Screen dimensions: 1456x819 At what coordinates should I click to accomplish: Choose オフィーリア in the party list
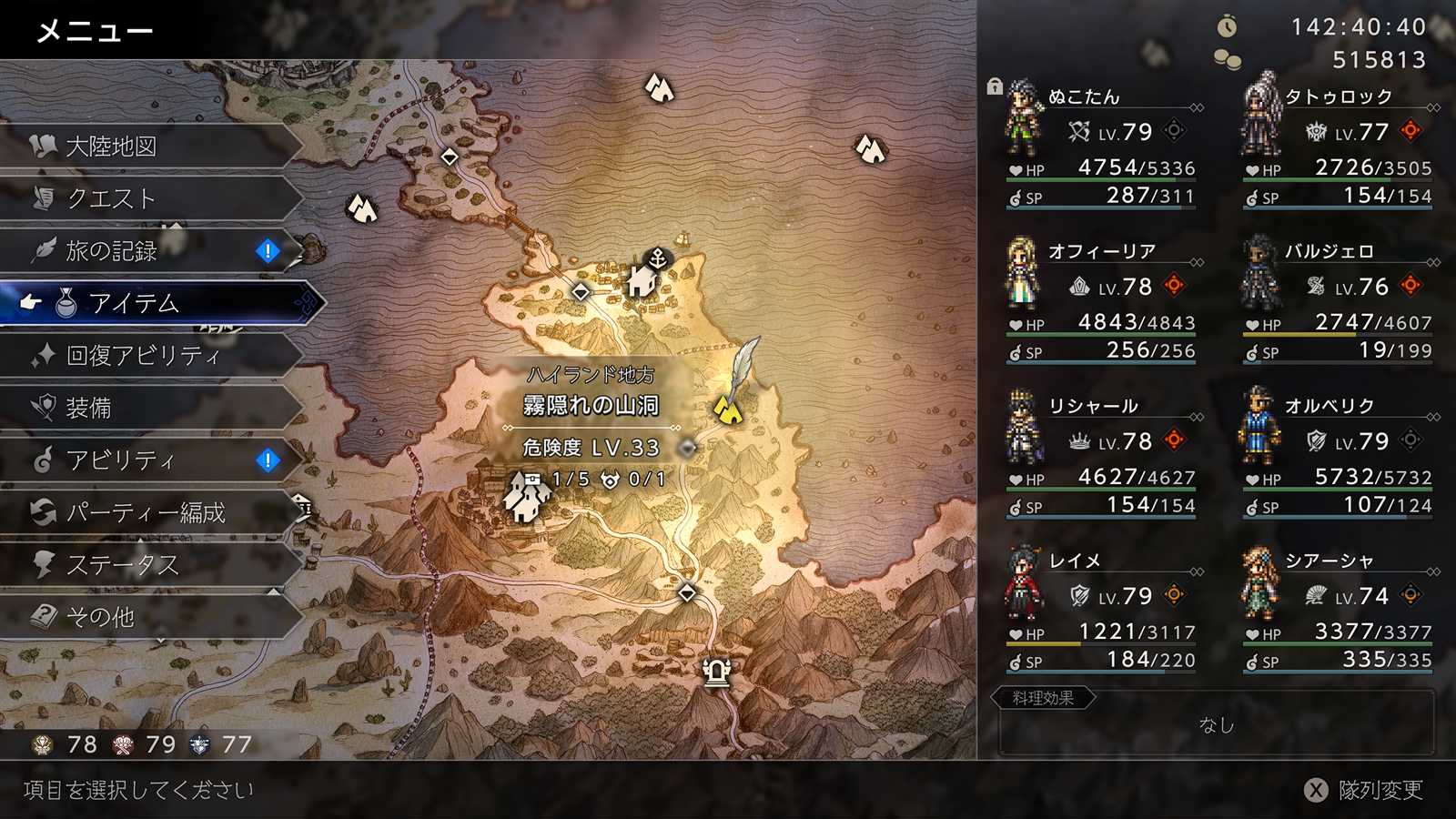(1101, 300)
